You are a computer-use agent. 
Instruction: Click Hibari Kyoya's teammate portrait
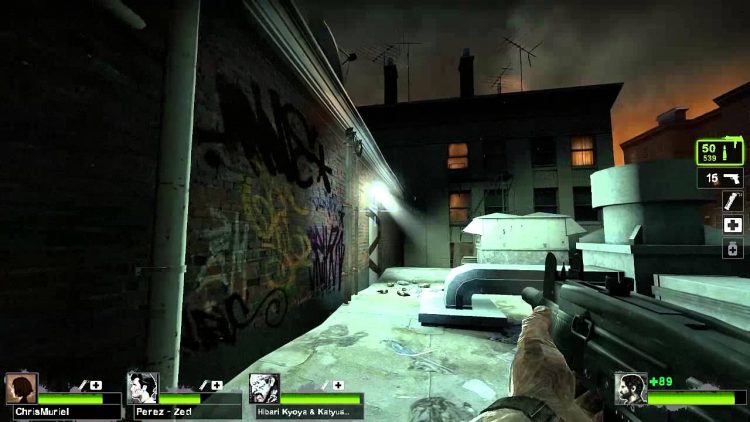(x=264, y=387)
